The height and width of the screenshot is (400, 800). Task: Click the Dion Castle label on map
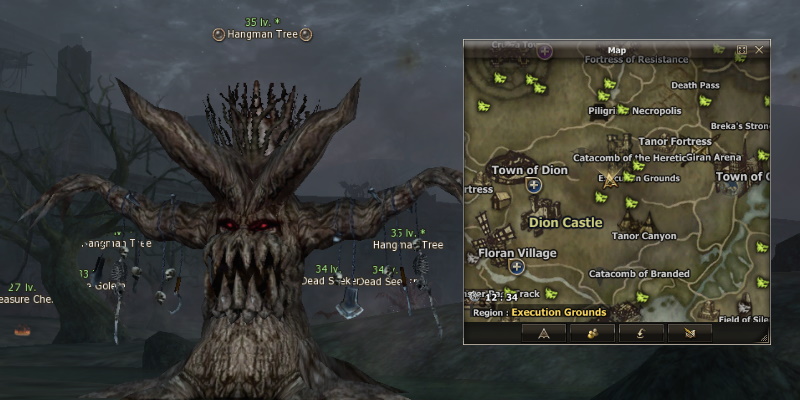pos(565,222)
